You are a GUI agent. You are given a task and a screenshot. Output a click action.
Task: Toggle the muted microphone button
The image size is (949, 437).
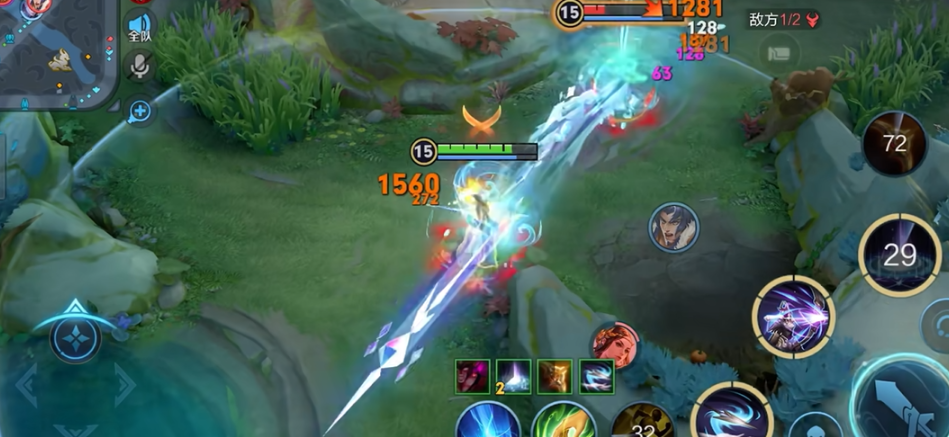tap(139, 67)
